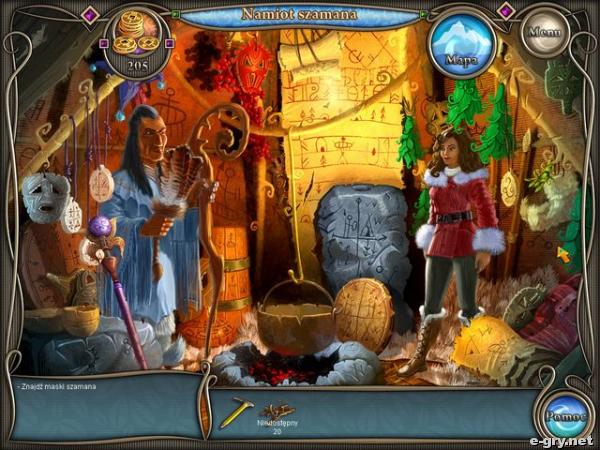Open the Menu button
600x450 pixels.
tap(546, 32)
